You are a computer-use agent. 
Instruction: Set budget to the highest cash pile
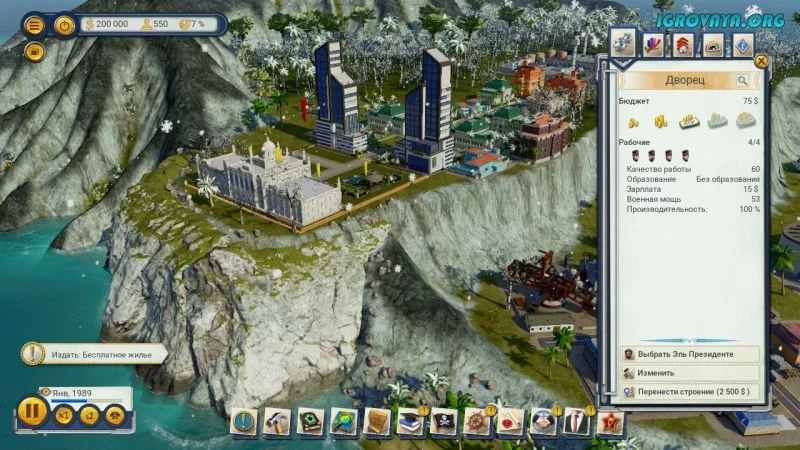point(745,120)
